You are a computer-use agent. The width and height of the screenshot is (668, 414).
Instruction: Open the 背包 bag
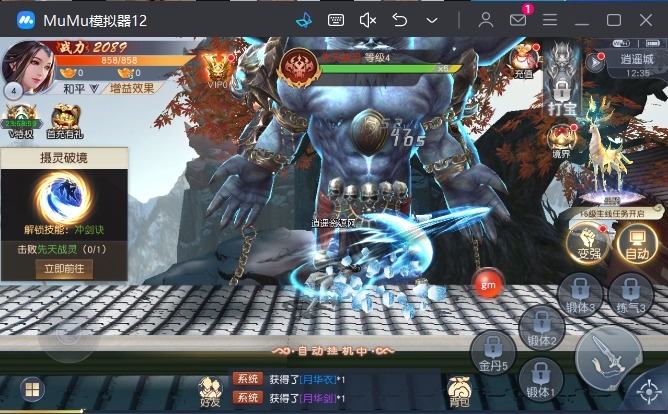point(459,390)
